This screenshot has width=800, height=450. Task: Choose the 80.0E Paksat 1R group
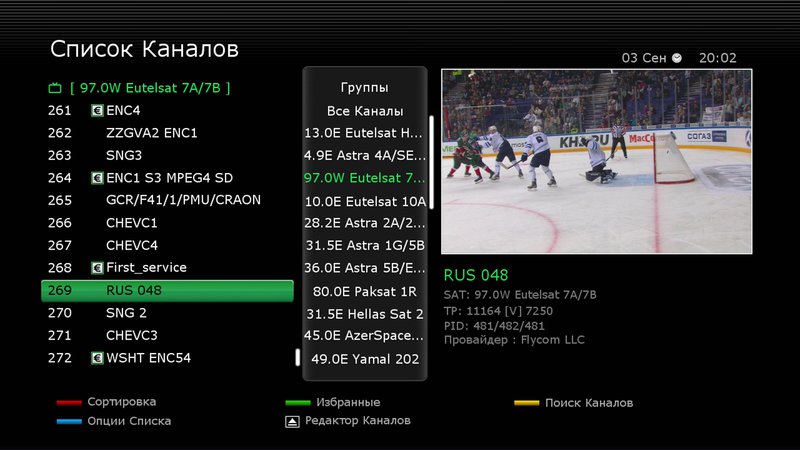pos(365,291)
